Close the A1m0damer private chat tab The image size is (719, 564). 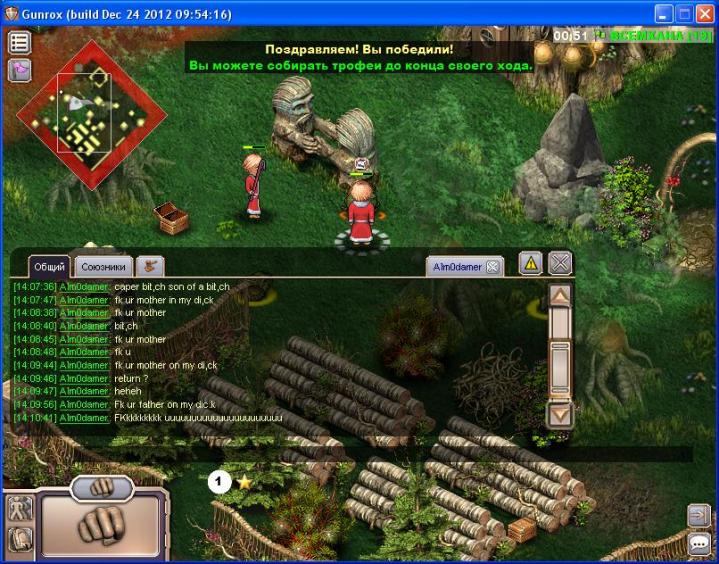coord(492,267)
